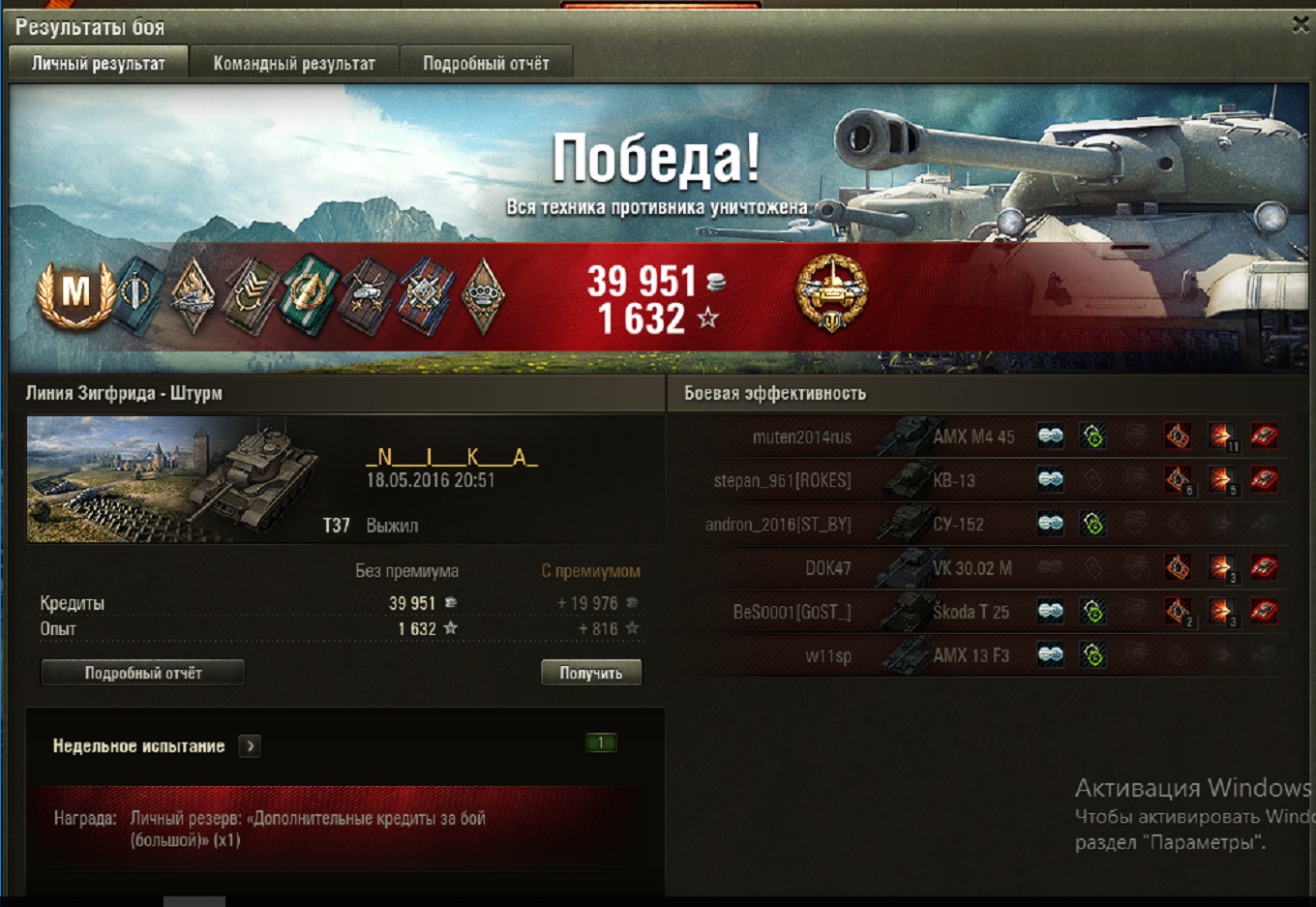Expand the Недельное испытание arrow
1316x907 pixels.
tap(251, 746)
